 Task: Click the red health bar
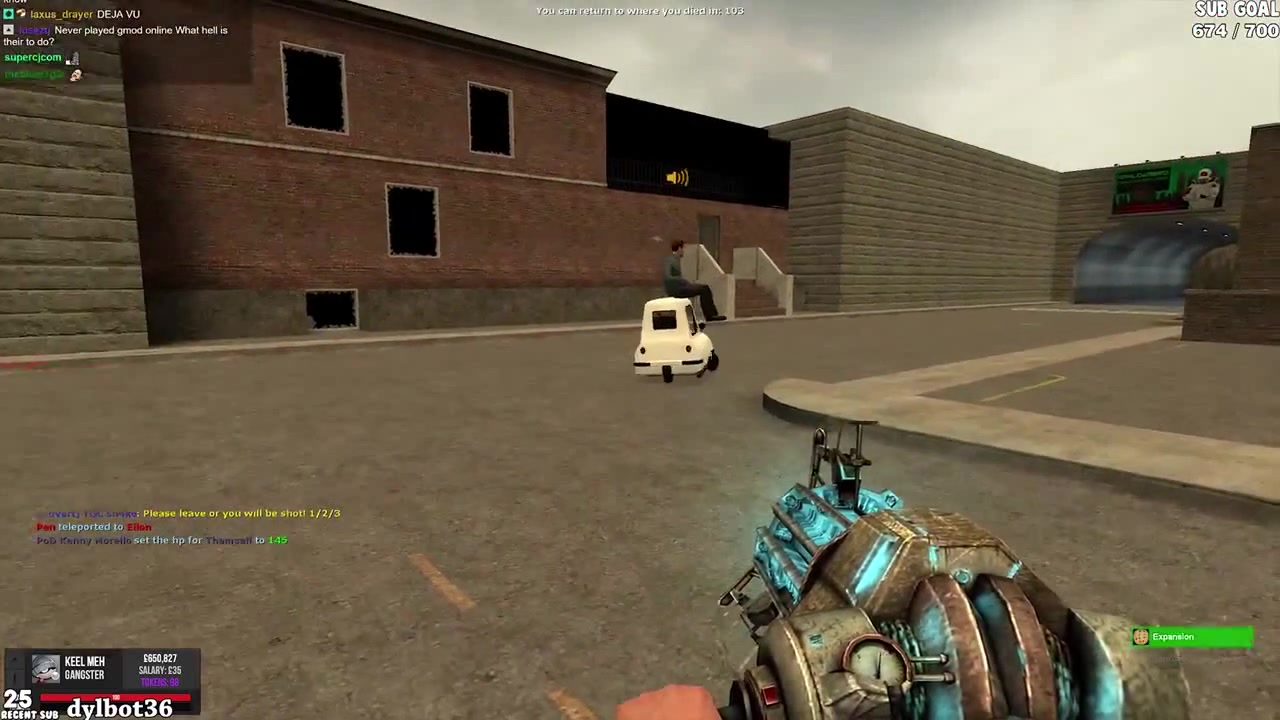(114, 697)
